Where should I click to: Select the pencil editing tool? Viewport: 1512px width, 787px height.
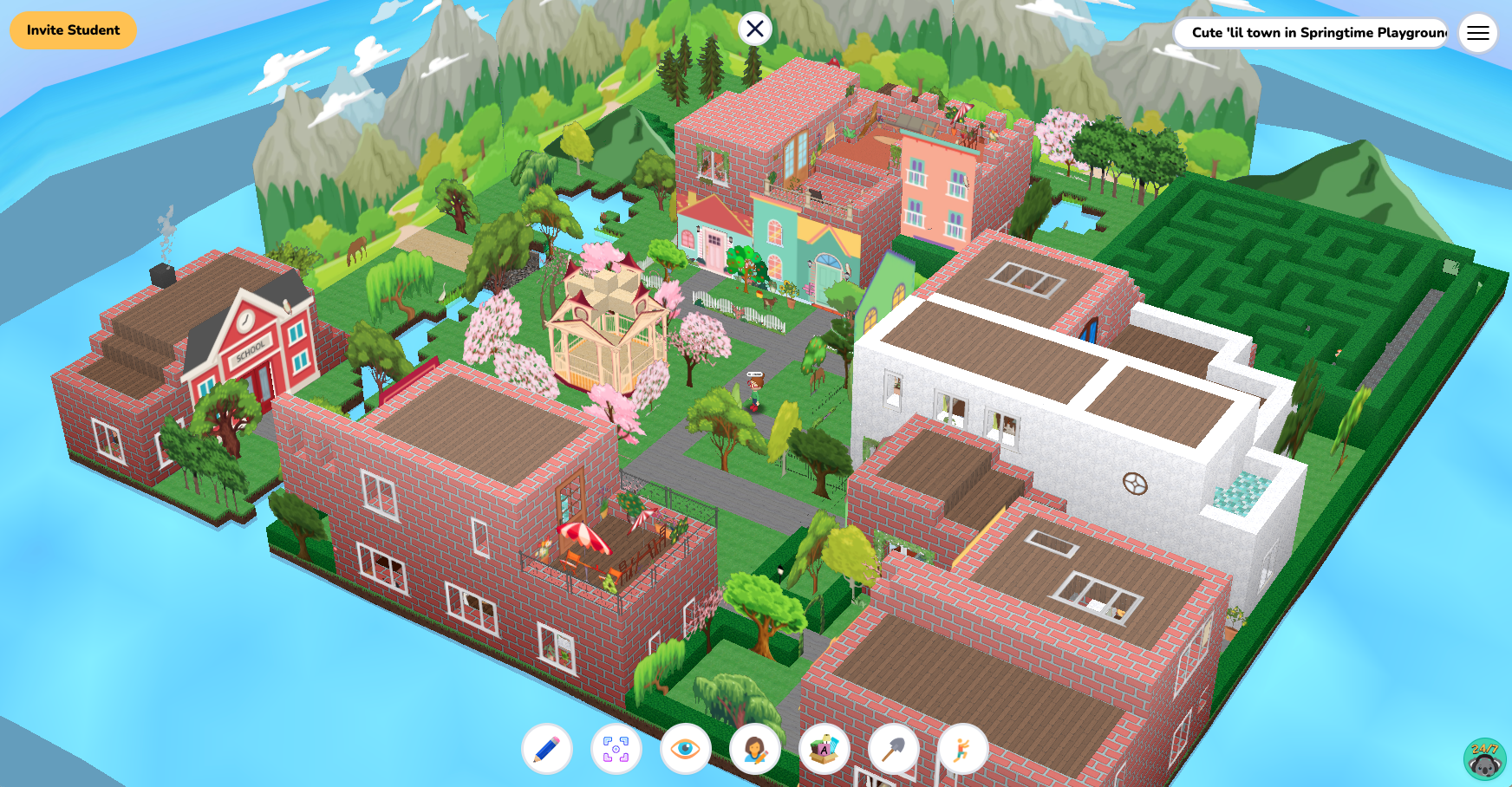coord(545,750)
